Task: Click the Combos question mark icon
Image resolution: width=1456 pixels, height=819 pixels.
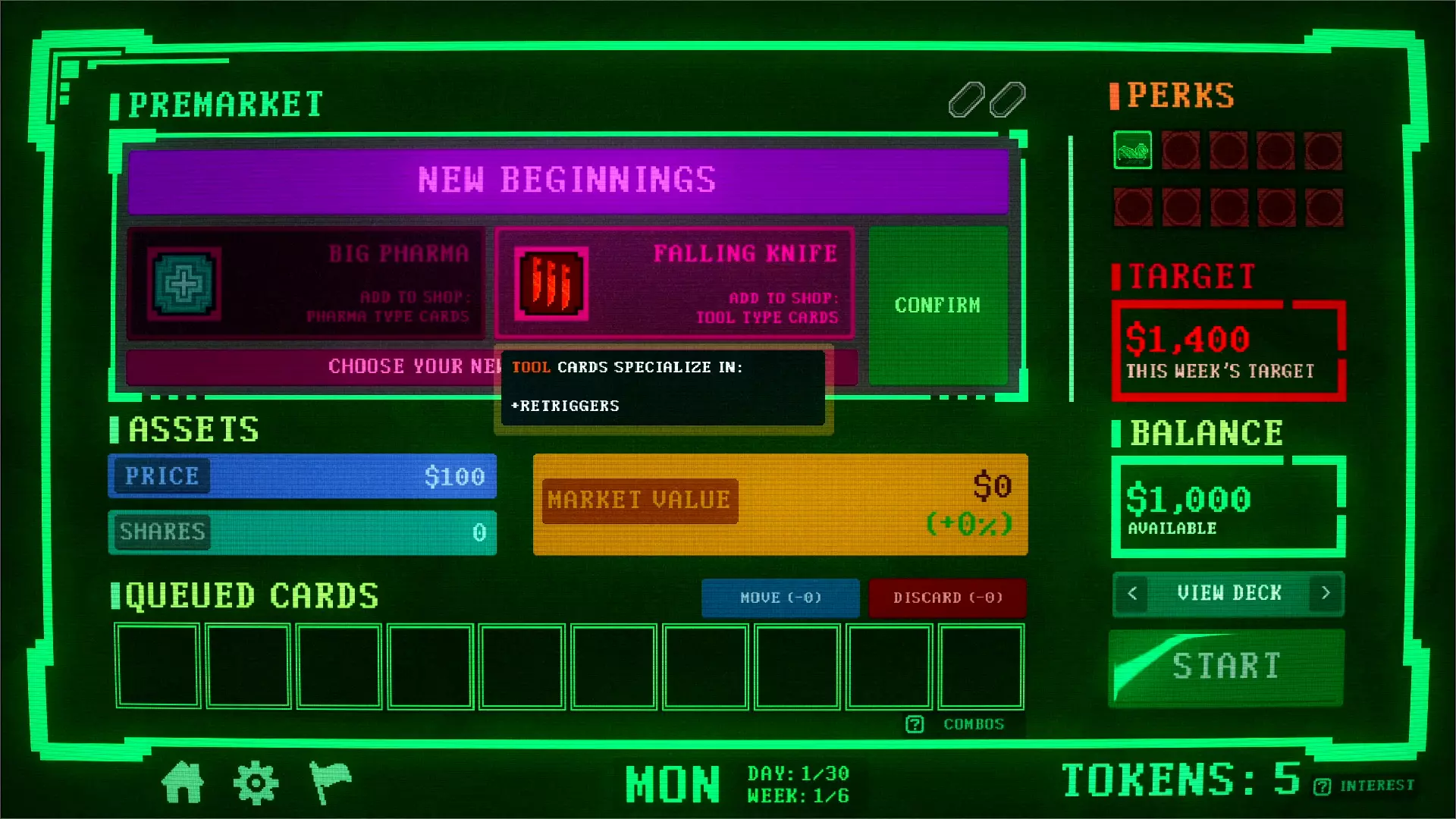Action: click(914, 724)
